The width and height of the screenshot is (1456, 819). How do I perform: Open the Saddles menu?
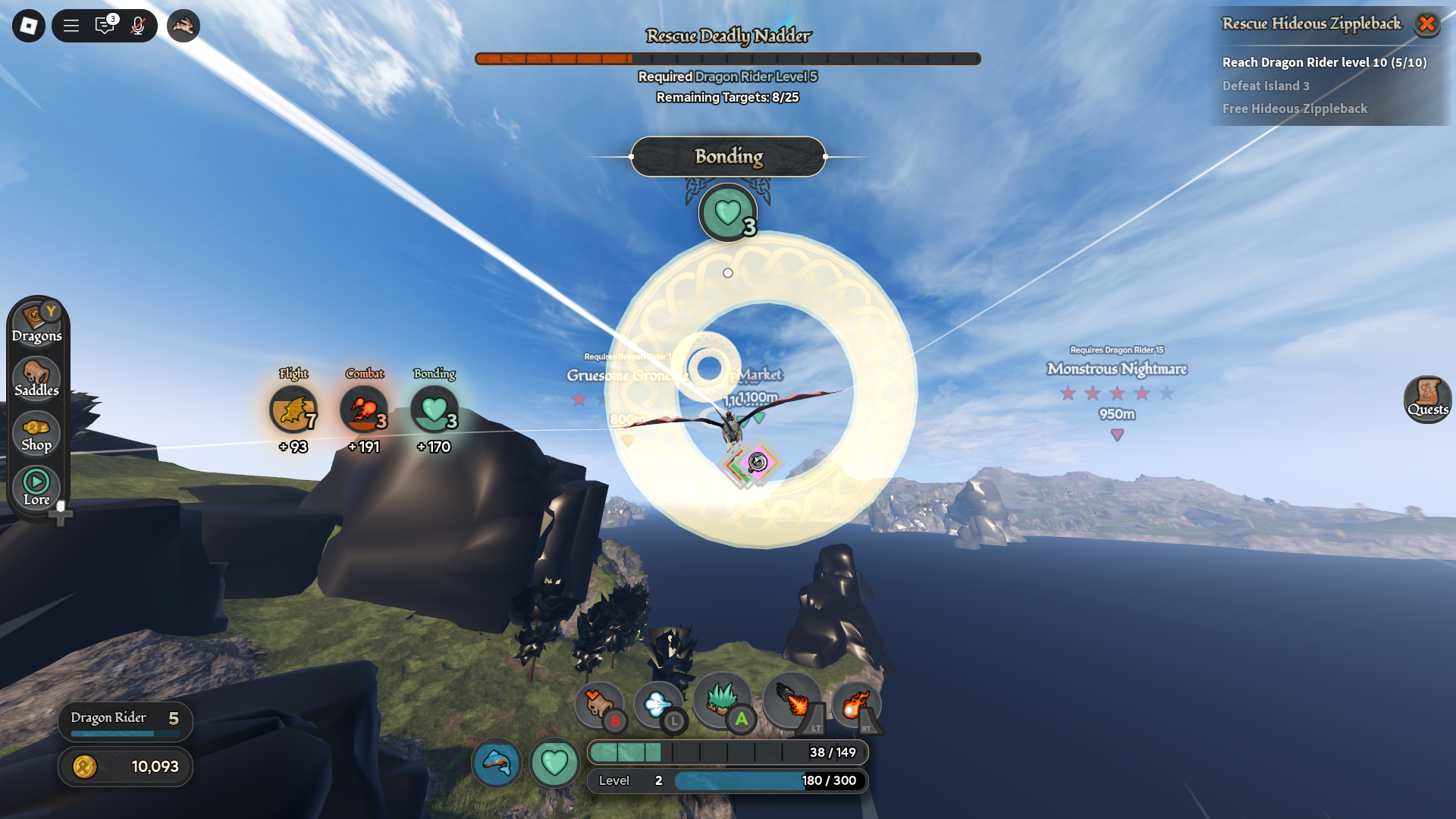click(x=36, y=378)
